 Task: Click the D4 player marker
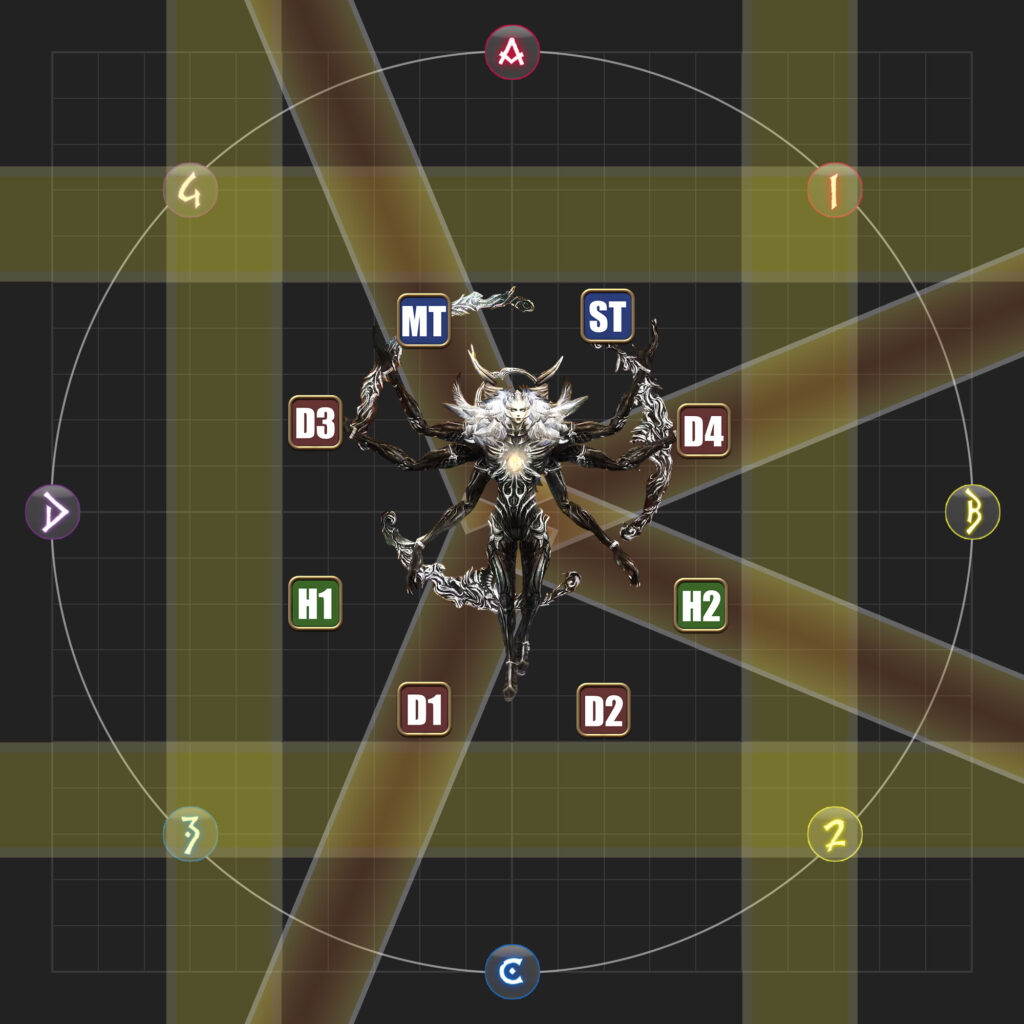702,431
